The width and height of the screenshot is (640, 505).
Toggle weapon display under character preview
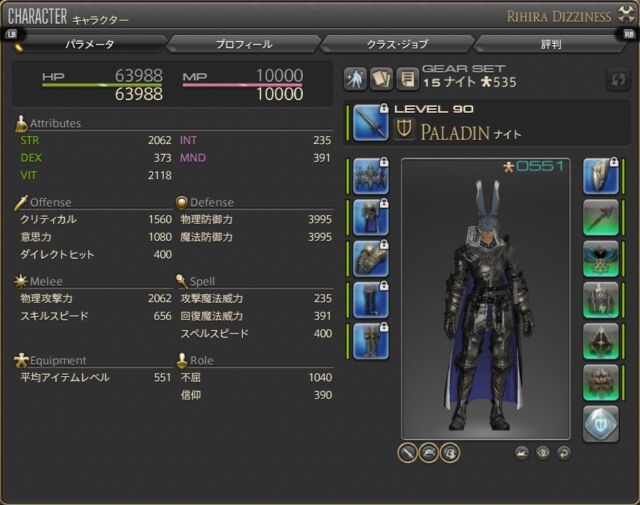click(x=409, y=452)
